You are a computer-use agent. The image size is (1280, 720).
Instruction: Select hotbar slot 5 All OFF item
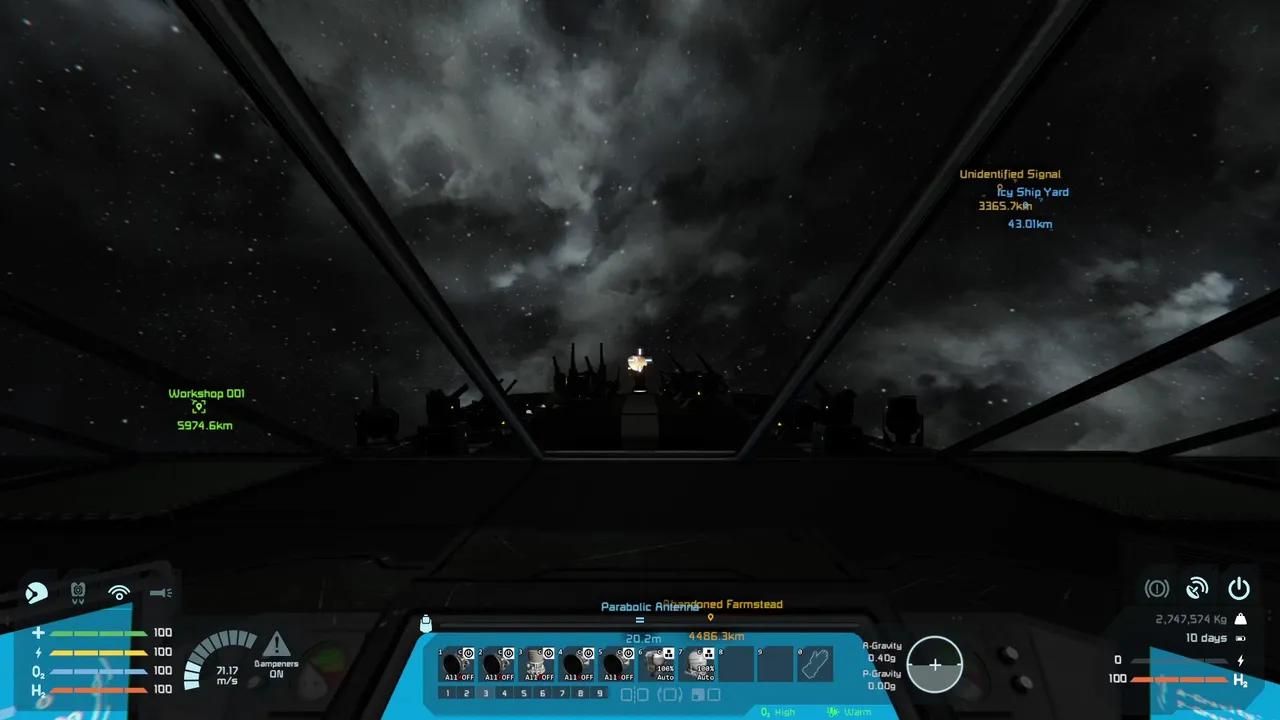tap(618, 663)
